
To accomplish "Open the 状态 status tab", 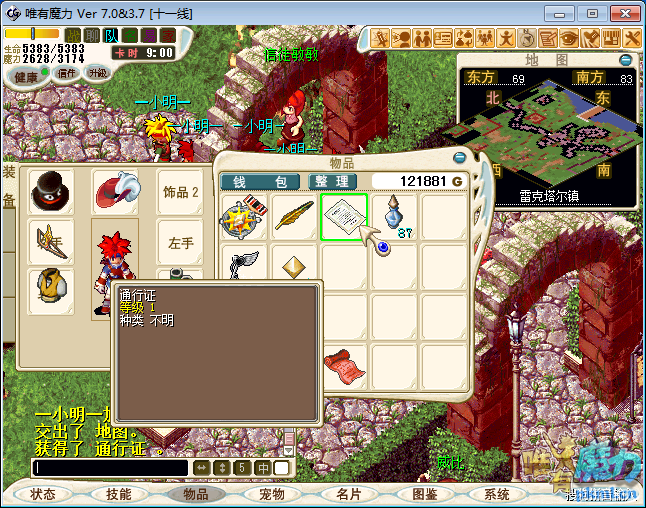I will (x=43, y=494).
